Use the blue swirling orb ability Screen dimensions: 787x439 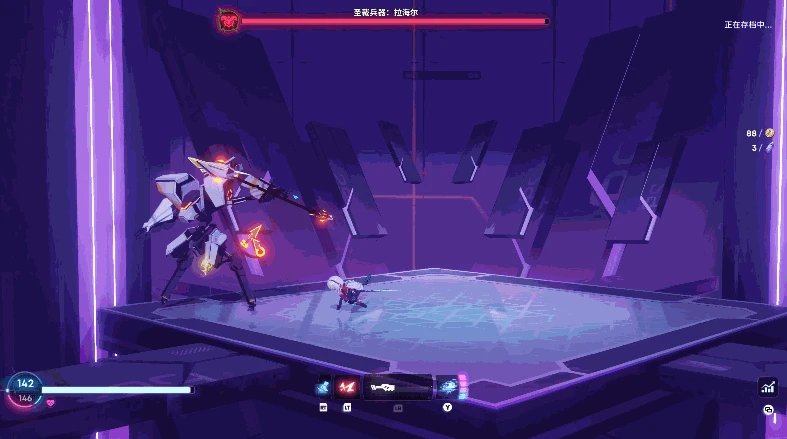coord(447,387)
